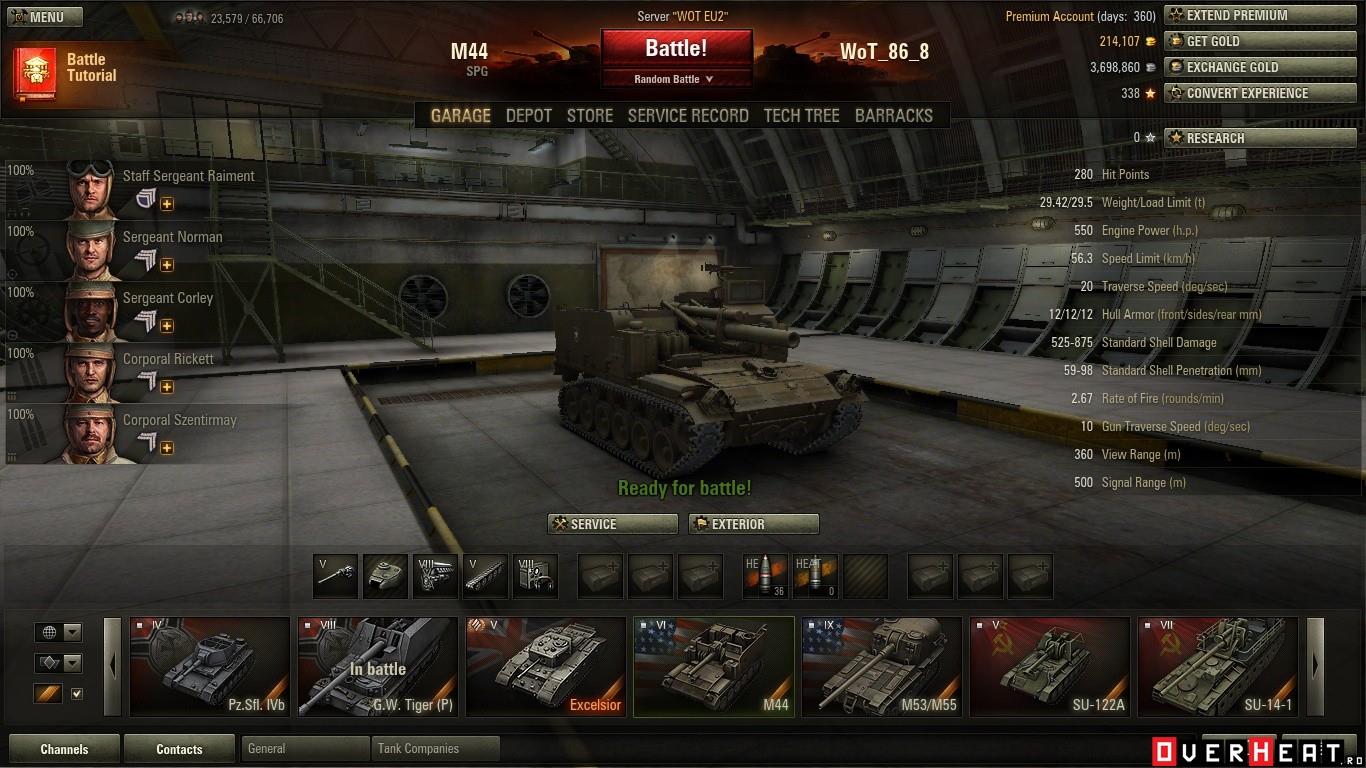
Task: Show the Tech Tree
Action: tap(801, 116)
